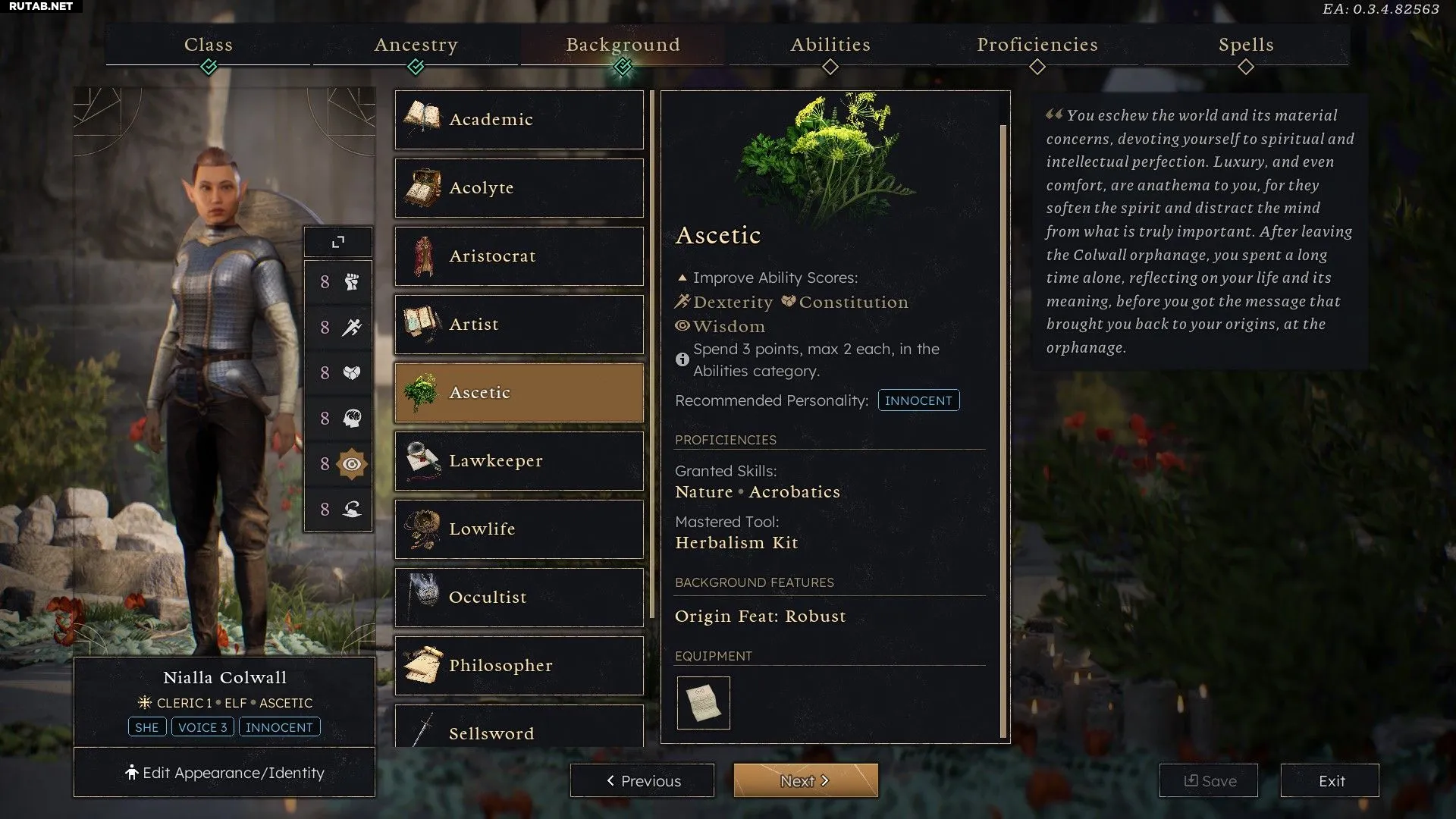Select the Acolyte background
Viewport: 1456px width, 819px height.
tap(519, 188)
